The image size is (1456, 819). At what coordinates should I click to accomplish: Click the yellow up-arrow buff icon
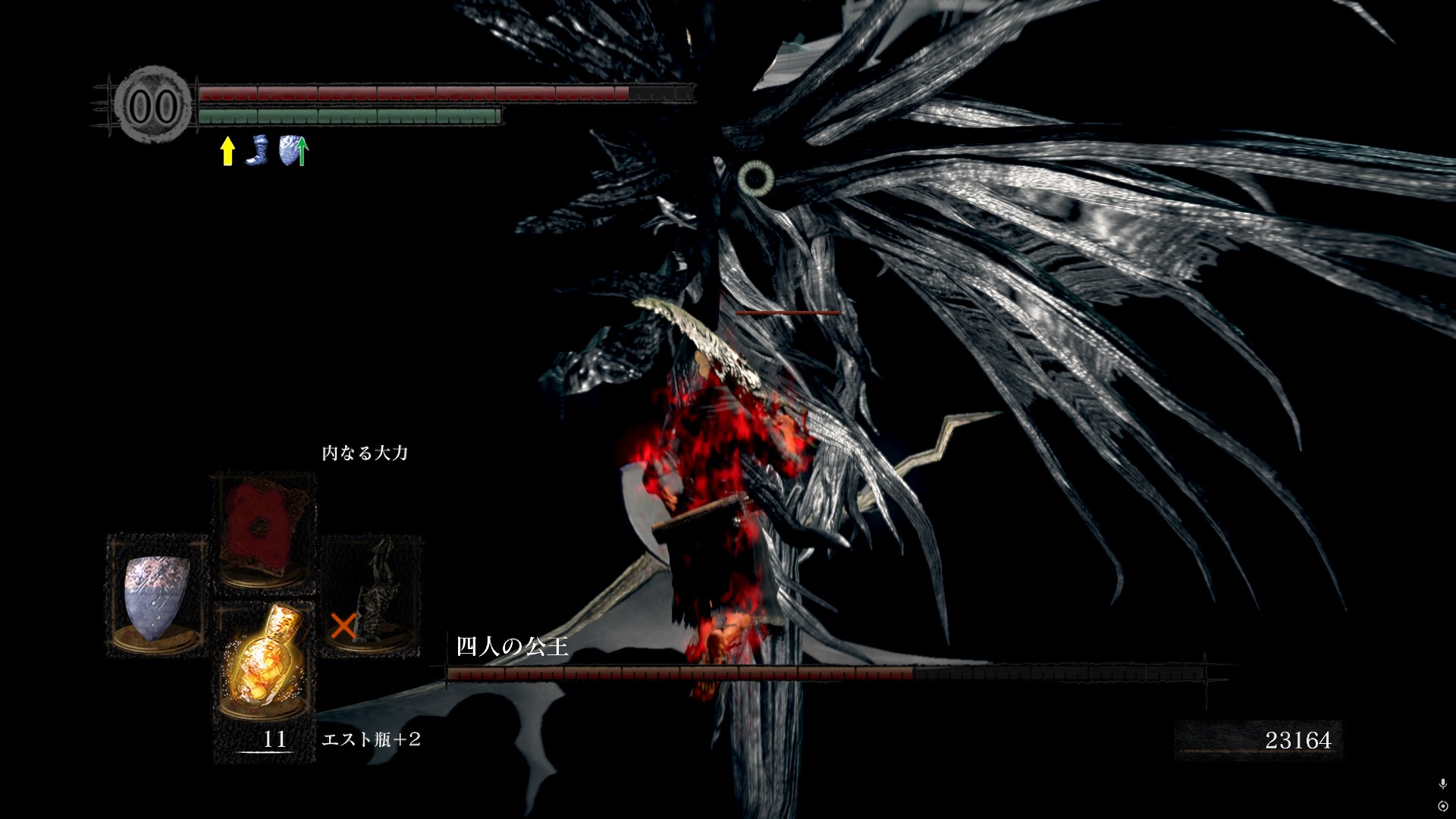click(x=227, y=151)
